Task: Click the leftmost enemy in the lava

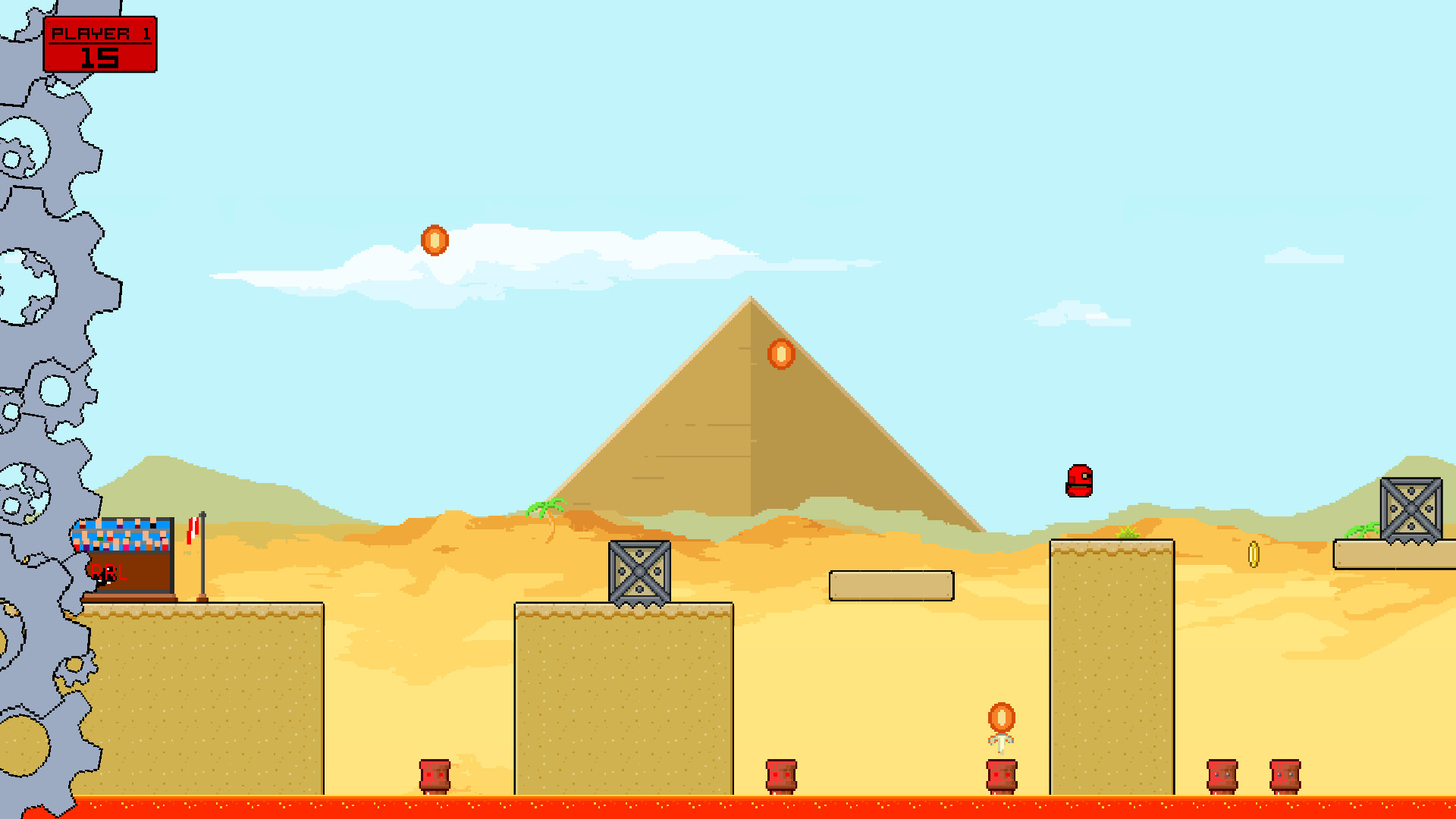Action: tap(435, 777)
